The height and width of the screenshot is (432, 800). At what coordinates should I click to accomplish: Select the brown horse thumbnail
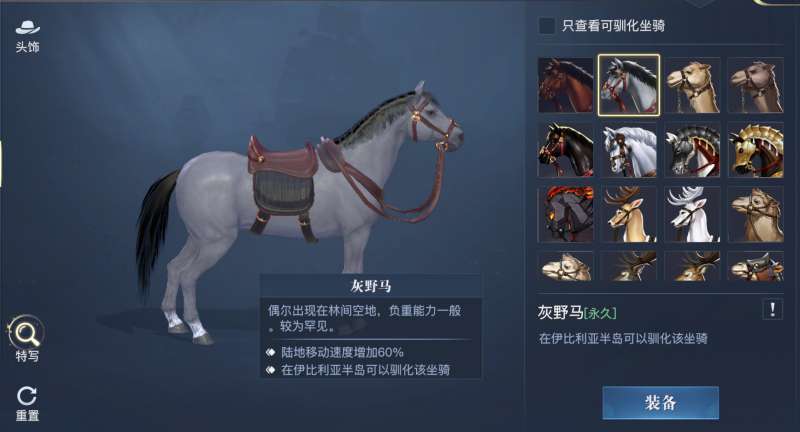565,85
